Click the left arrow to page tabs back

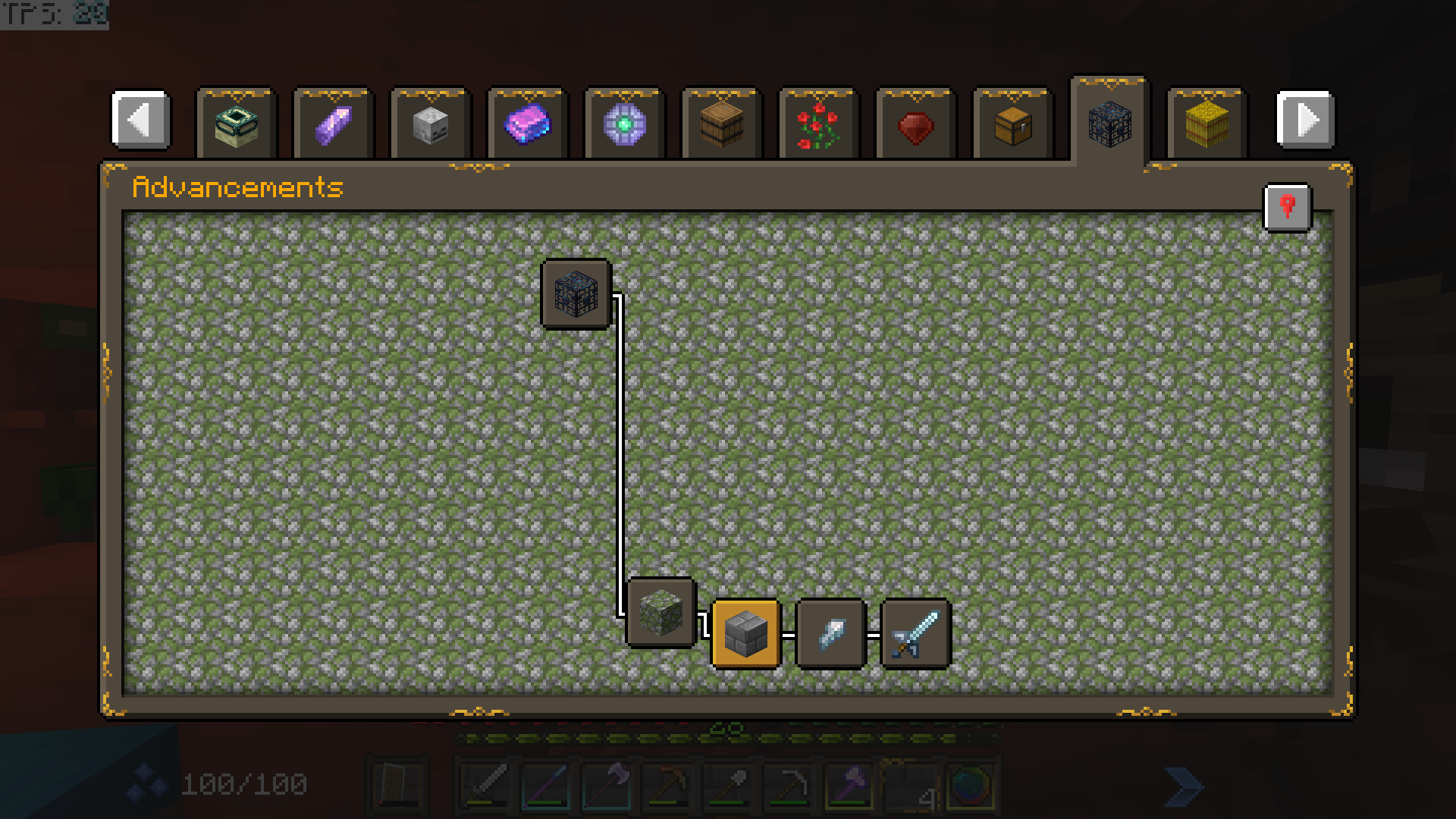point(141,121)
